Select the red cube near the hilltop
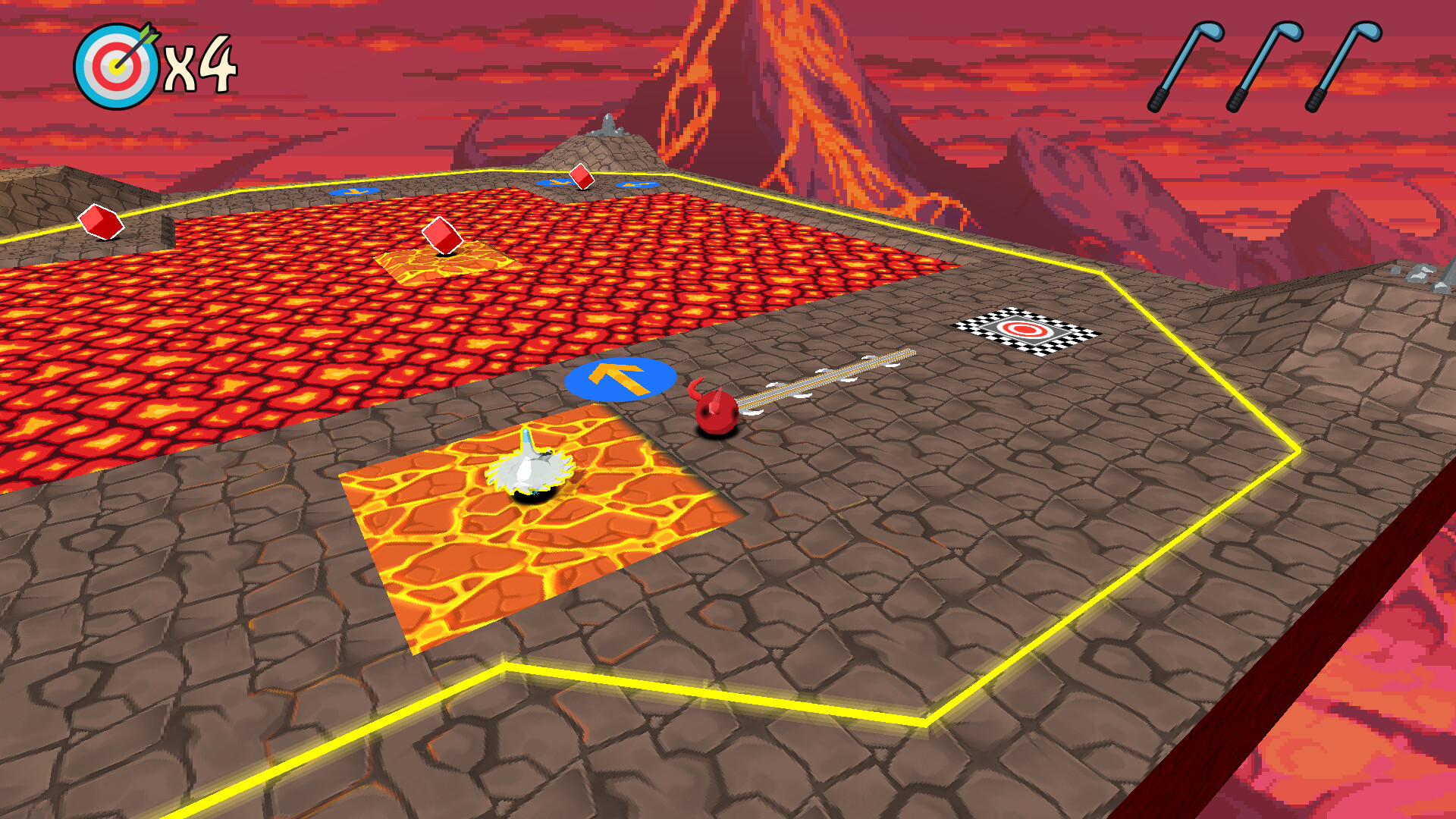Screen dimensions: 1456x819 582,177
